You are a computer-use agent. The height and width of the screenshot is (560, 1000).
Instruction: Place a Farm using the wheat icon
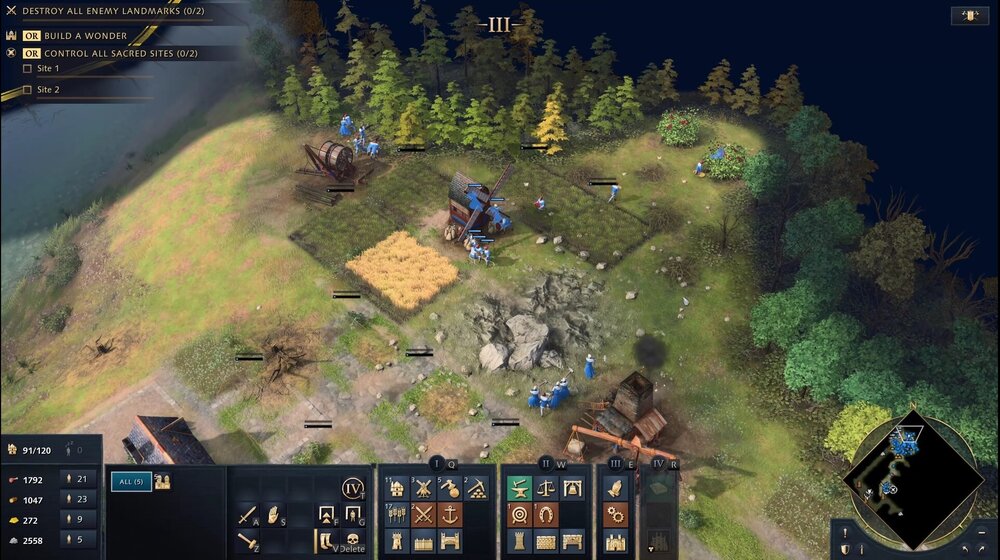[397, 515]
